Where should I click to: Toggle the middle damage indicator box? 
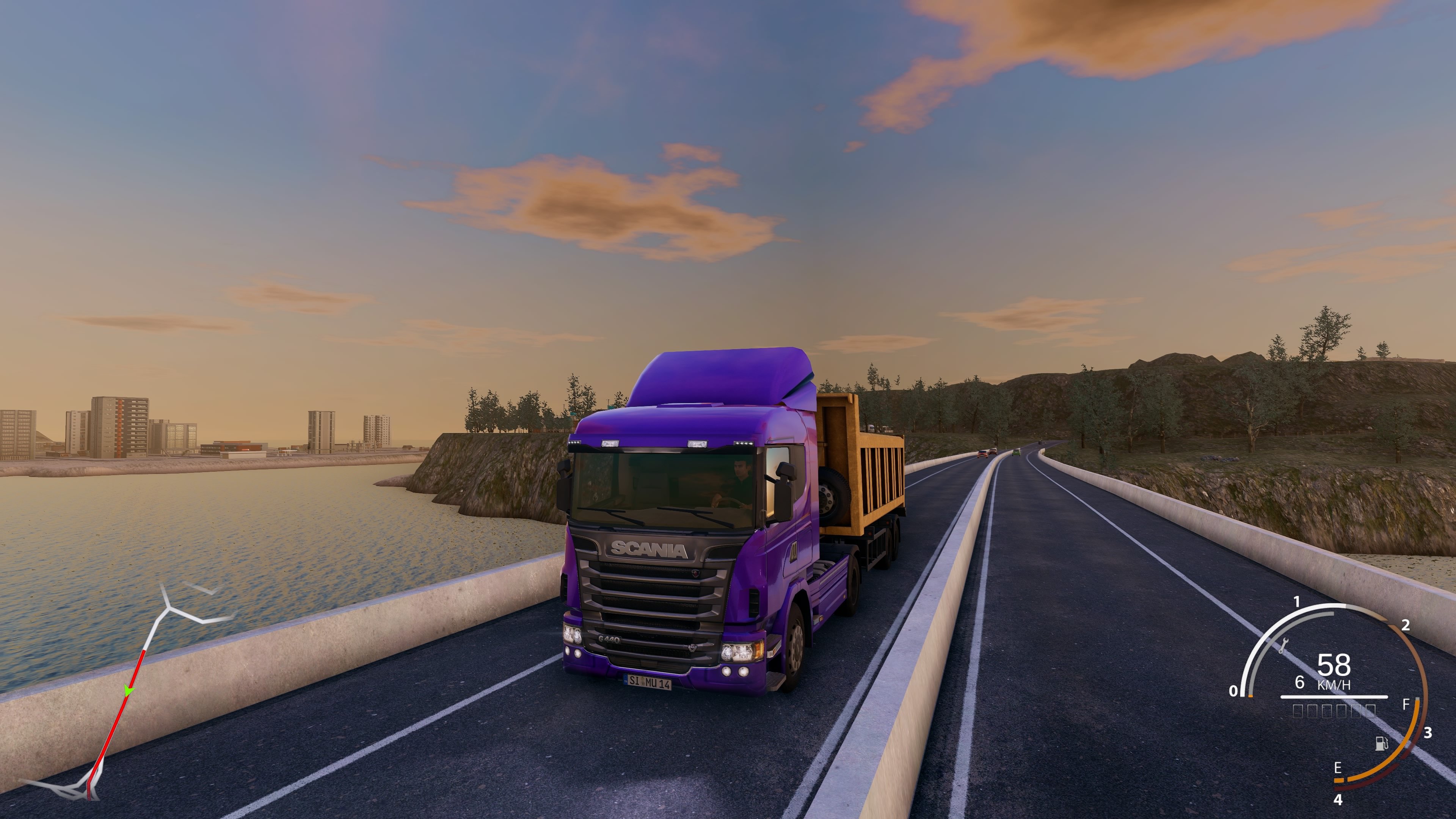tap(1327, 713)
